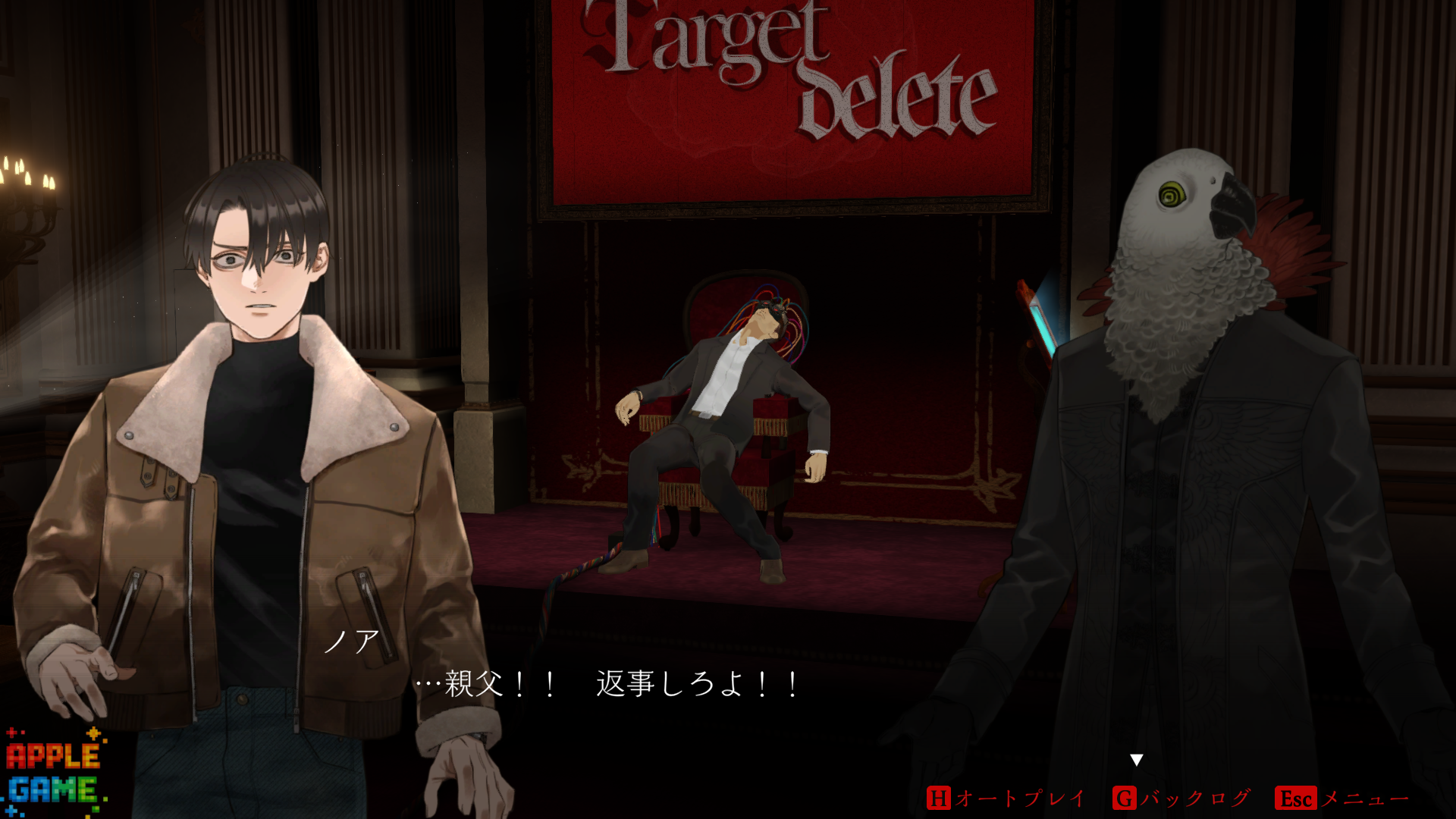Enable オートプレイ auto-play mode
The height and width of the screenshot is (819, 1456).
point(1006,798)
